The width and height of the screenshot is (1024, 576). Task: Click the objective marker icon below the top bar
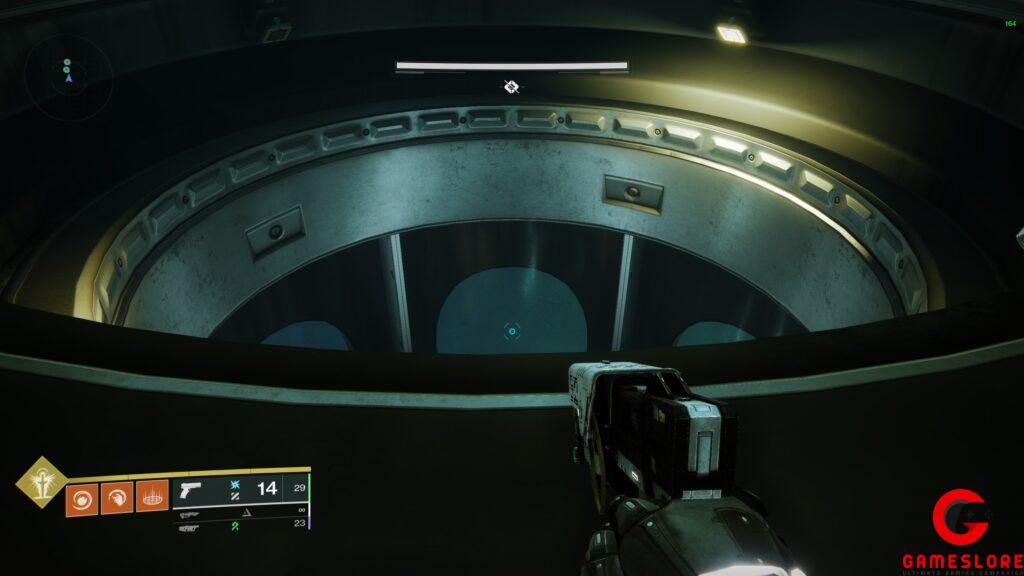[x=512, y=87]
